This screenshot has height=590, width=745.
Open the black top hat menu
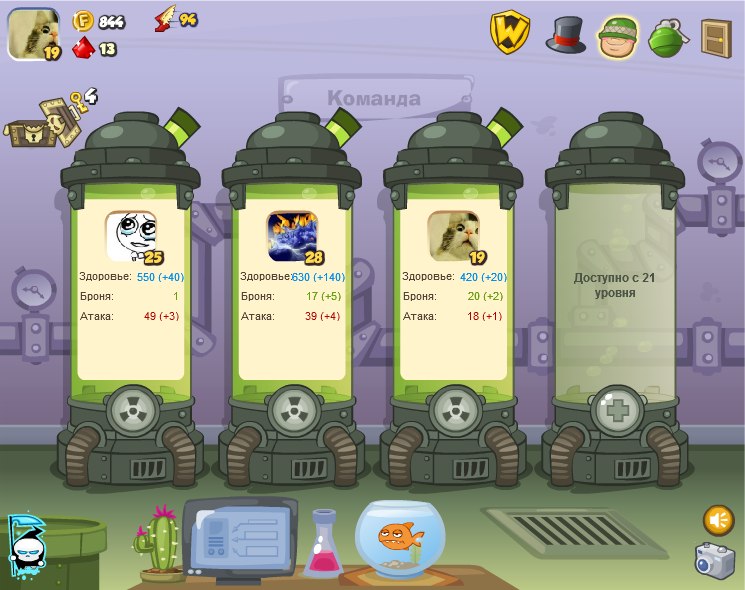565,34
